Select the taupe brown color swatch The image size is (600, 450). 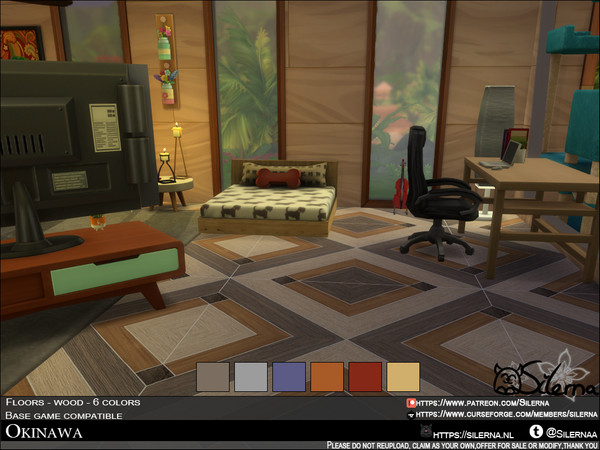[214, 377]
